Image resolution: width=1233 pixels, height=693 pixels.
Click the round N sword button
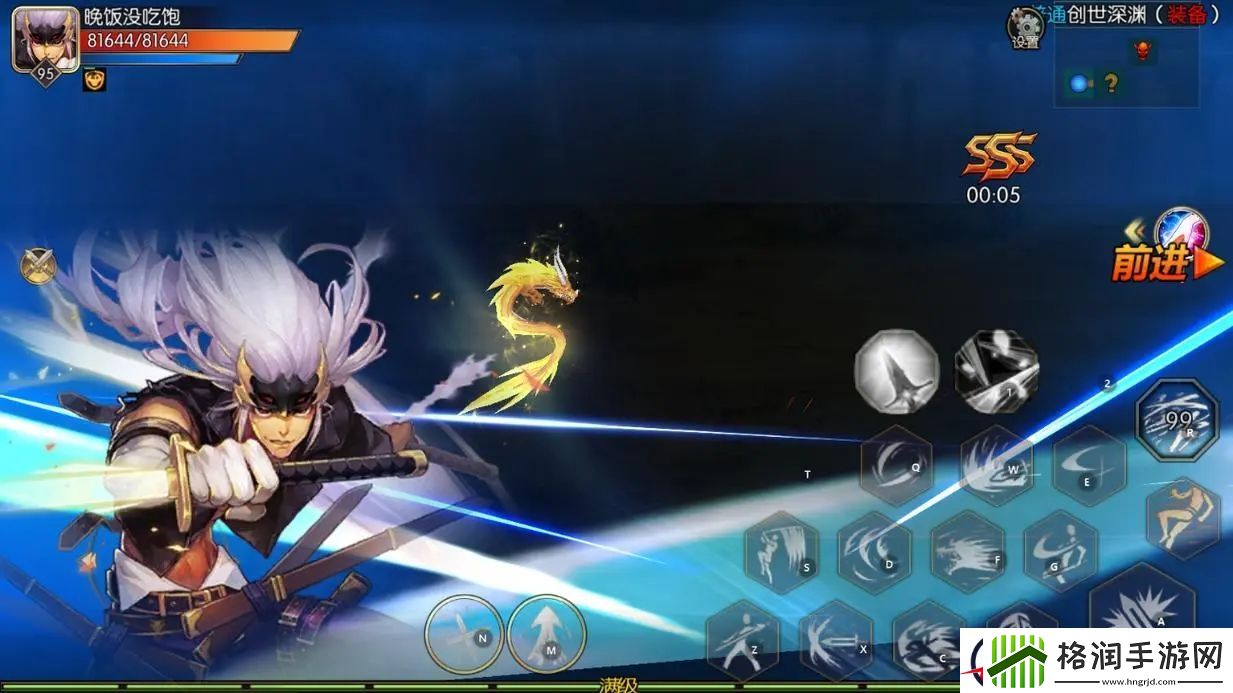464,633
